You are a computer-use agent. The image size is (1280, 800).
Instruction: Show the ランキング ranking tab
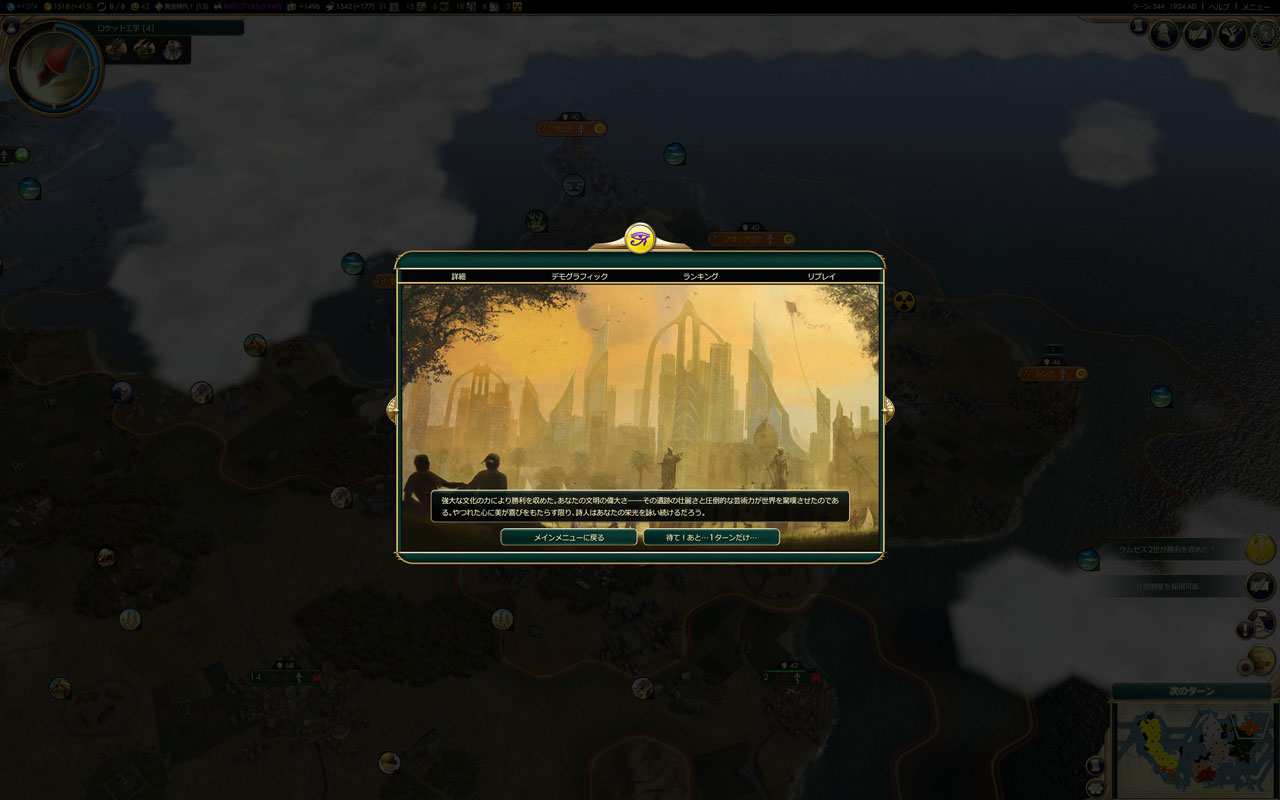[x=700, y=276]
